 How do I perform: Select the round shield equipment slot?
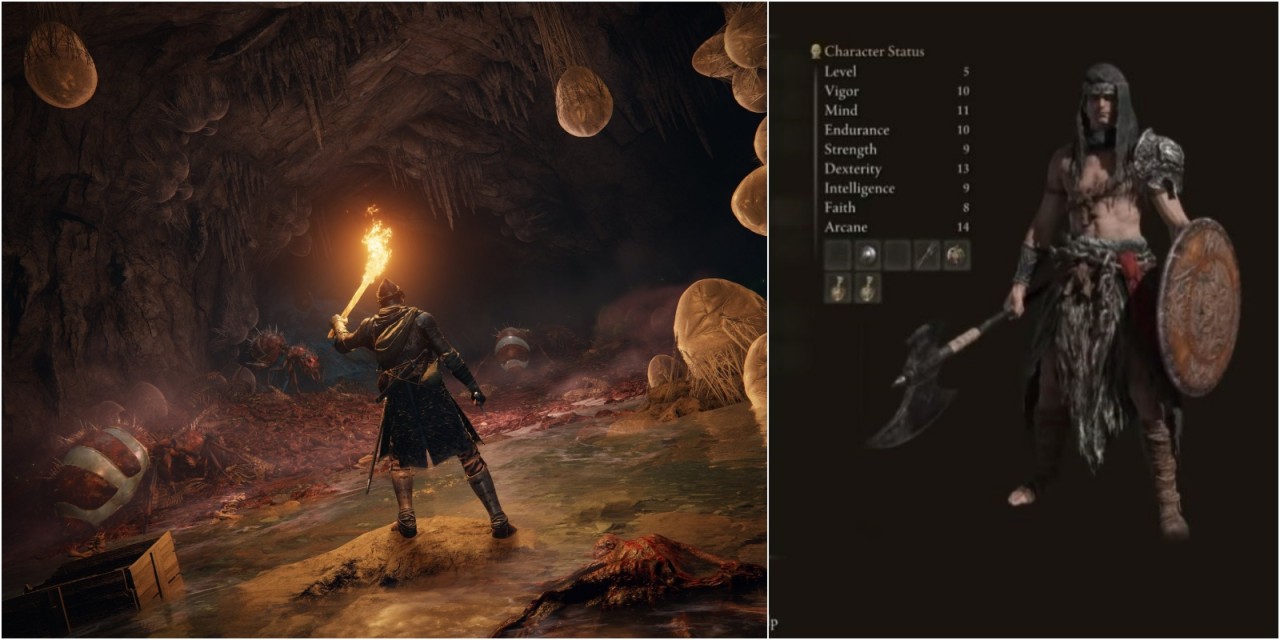[x=867, y=255]
